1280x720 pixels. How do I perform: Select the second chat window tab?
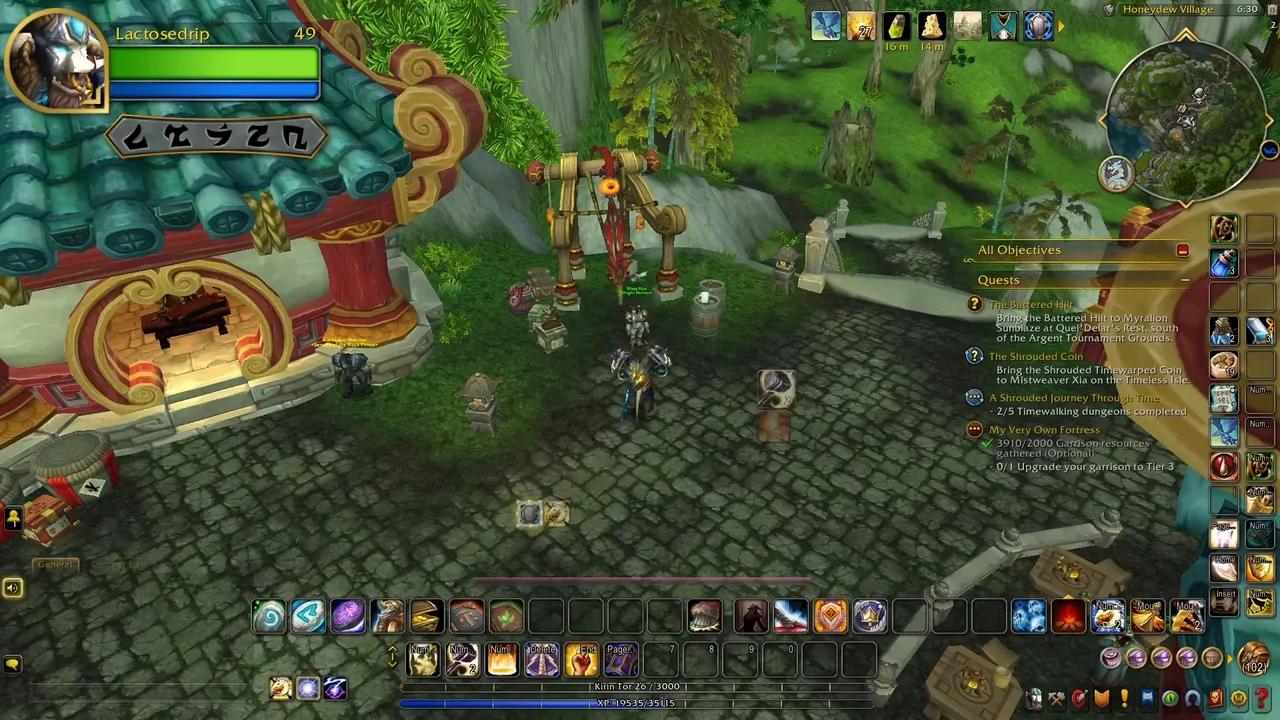[115, 564]
